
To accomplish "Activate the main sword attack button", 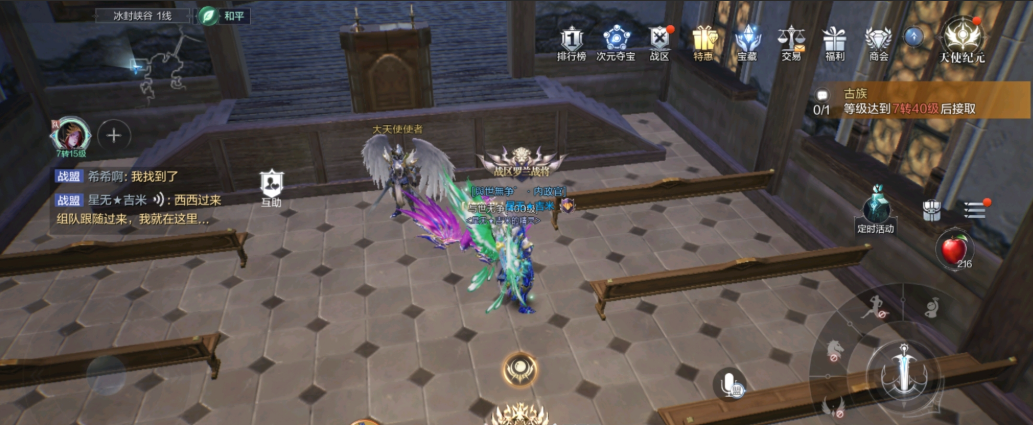I will pyautogui.click(x=903, y=368).
